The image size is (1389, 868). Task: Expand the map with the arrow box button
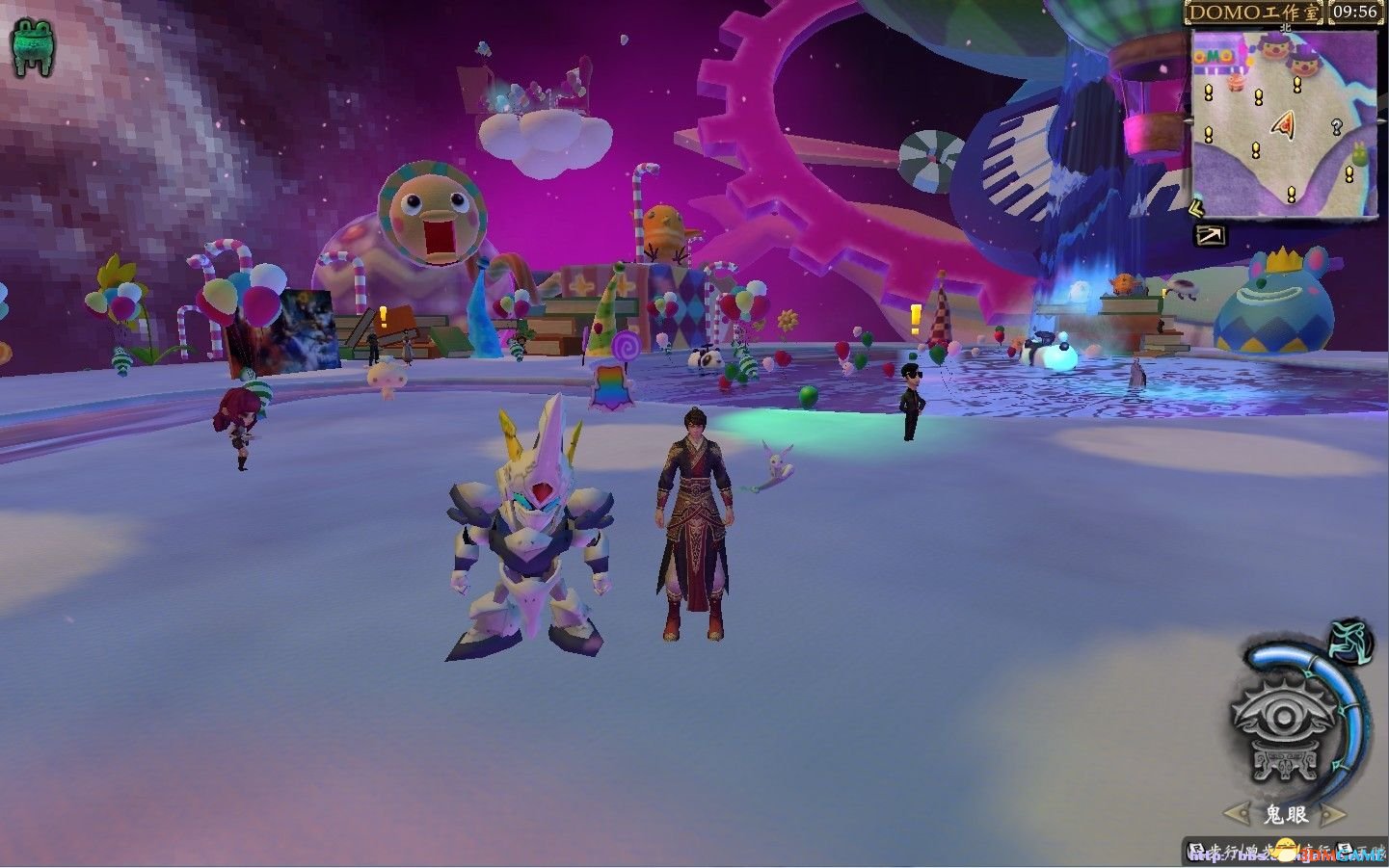[x=1210, y=235]
